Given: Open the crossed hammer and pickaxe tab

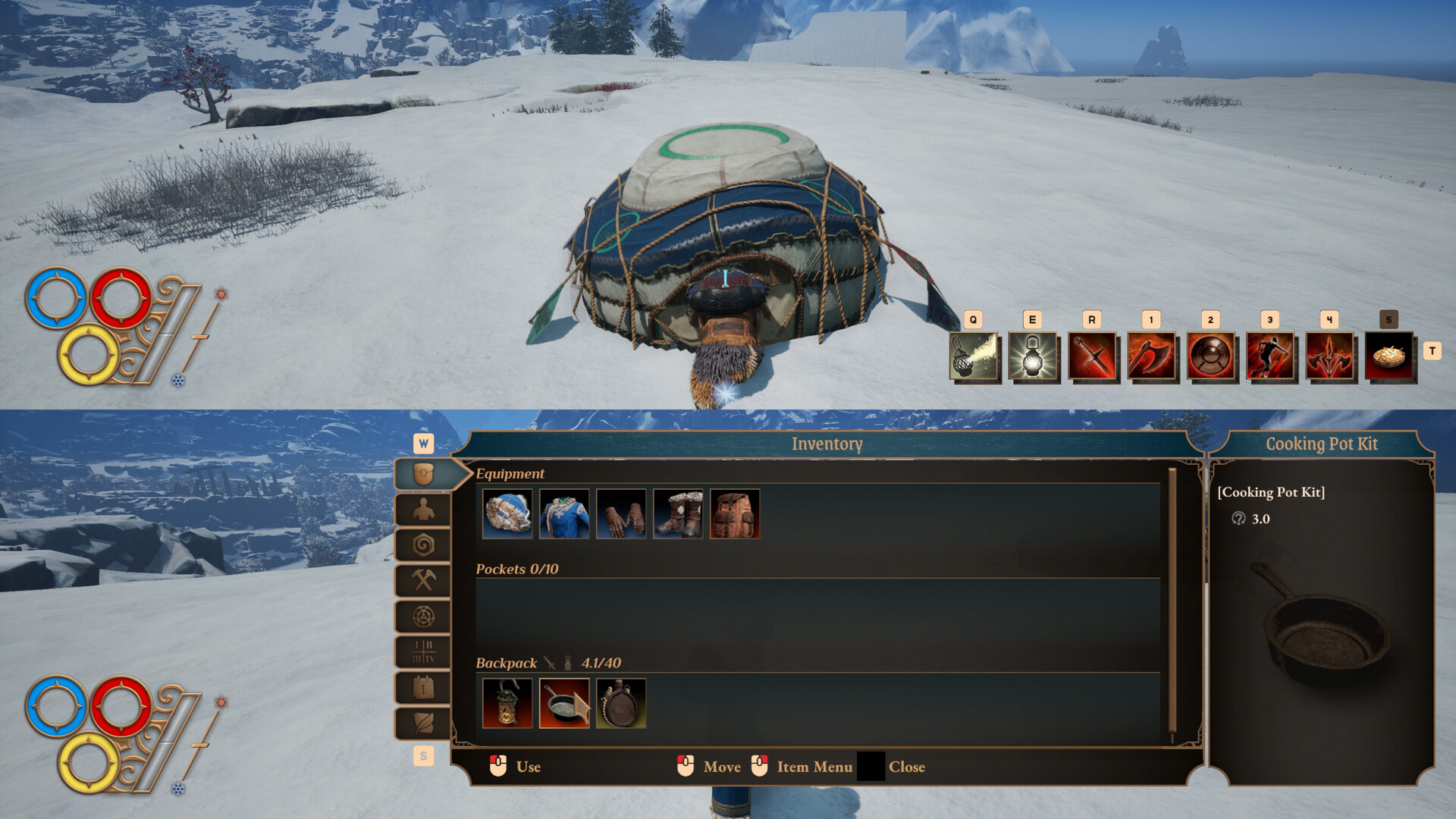Looking at the screenshot, I should click(423, 581).
